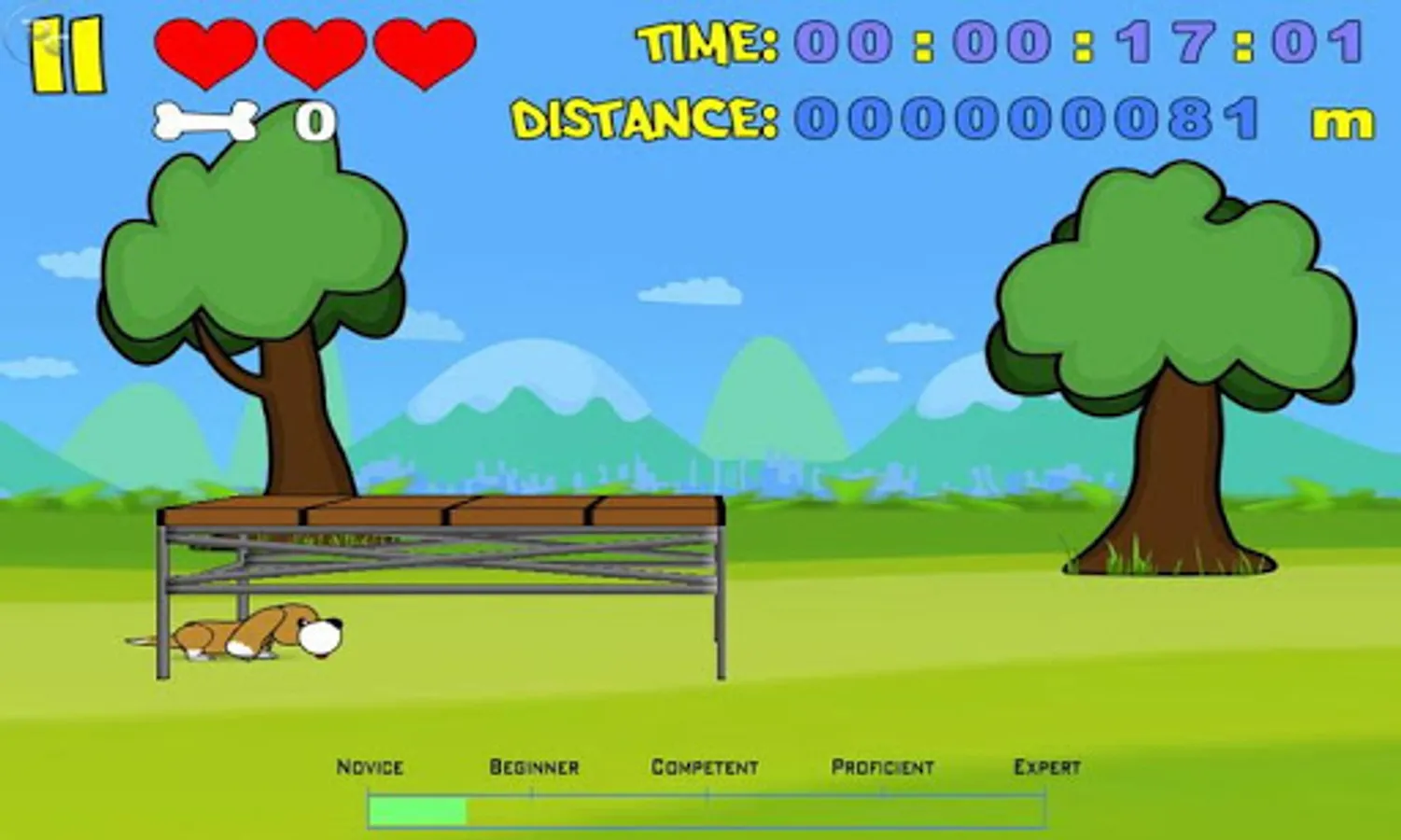Click the Novice rank label
The width and height of the screenshot is (1401, 840).
coord(370,767)
